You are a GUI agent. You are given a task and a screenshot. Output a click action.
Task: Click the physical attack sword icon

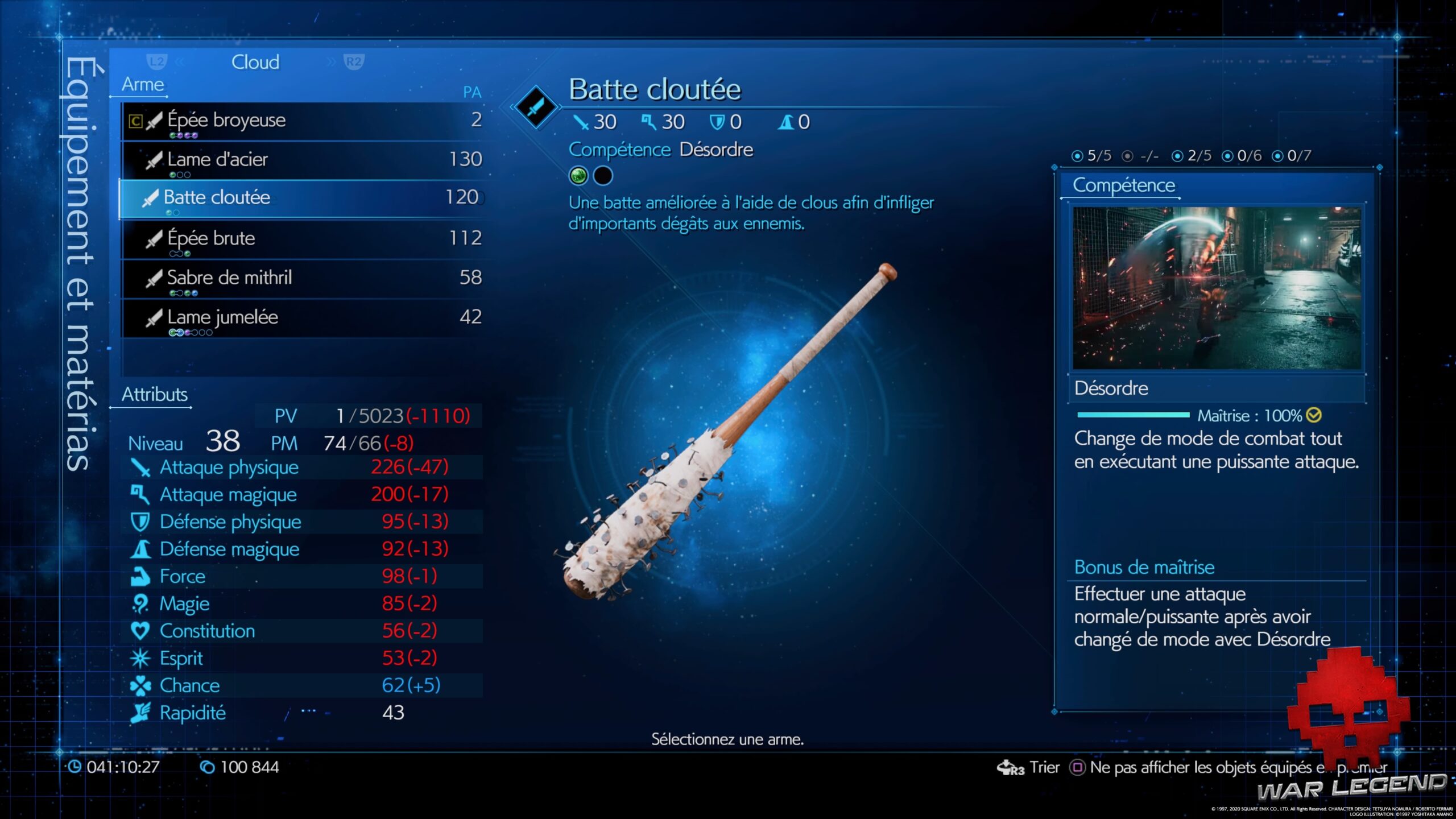[x=581, y=121]
